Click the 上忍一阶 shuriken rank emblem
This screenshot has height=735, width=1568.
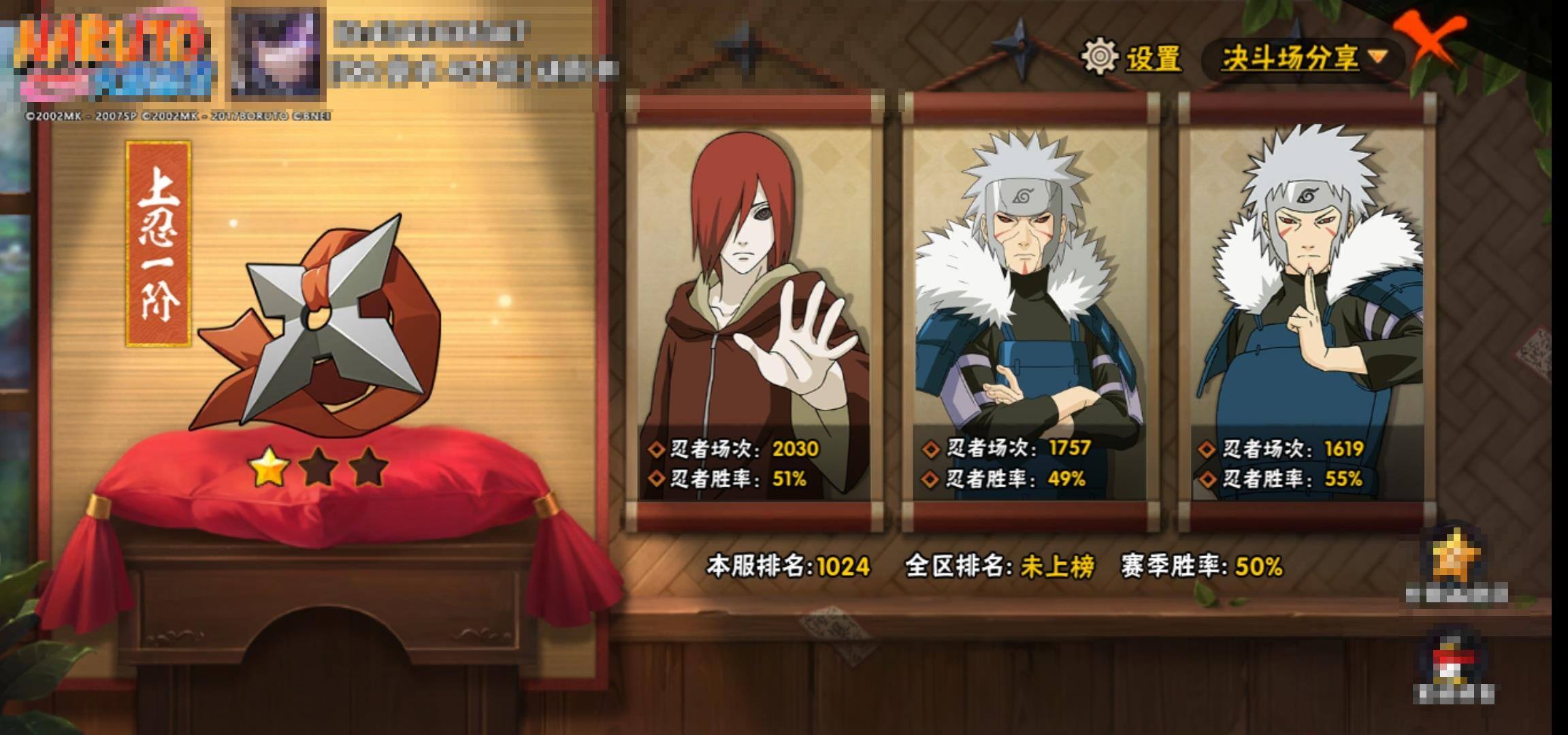point(320,327)
